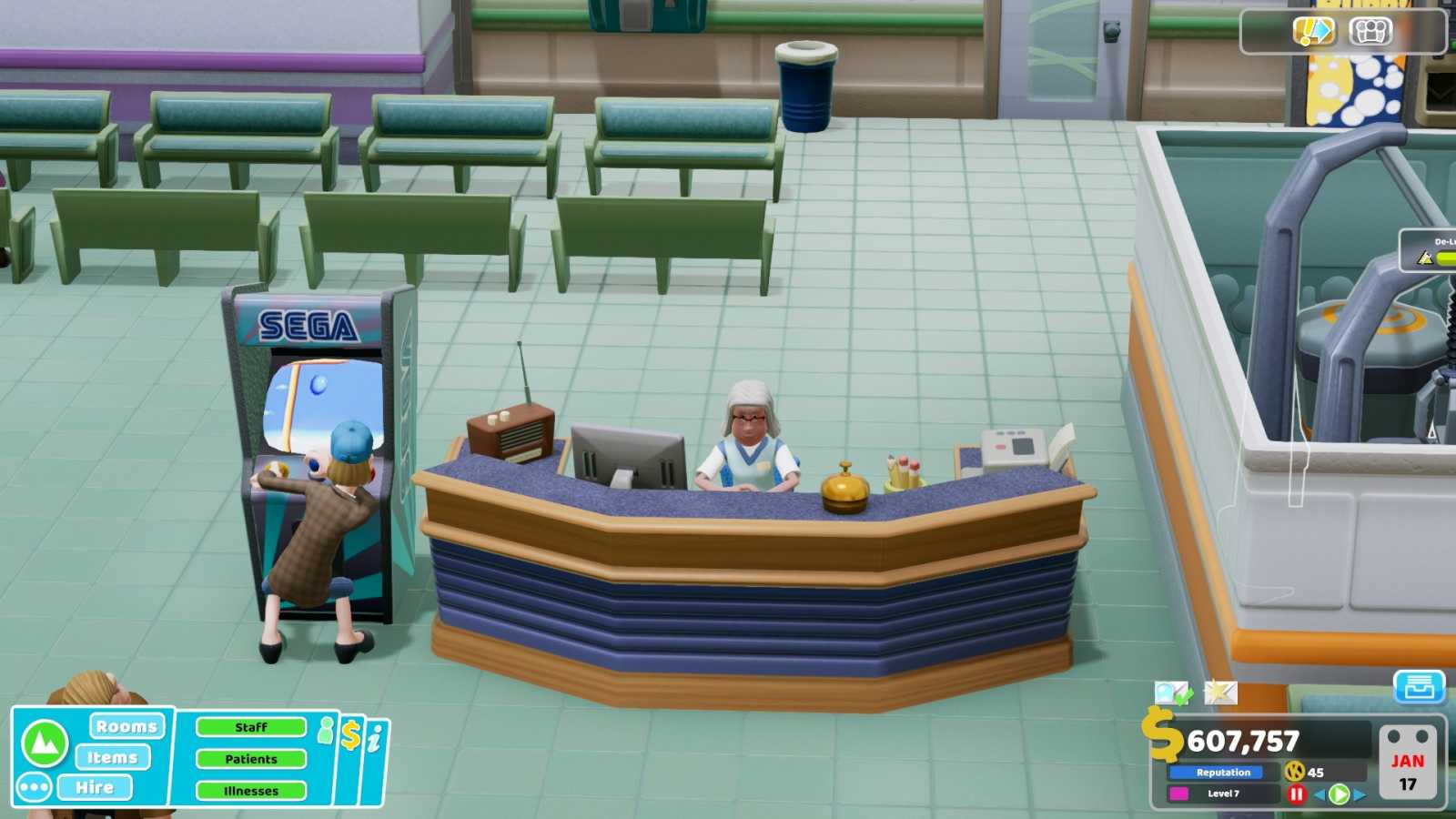Open the Rooms build menu
The image size is (1456, 819).
[126, 725]
